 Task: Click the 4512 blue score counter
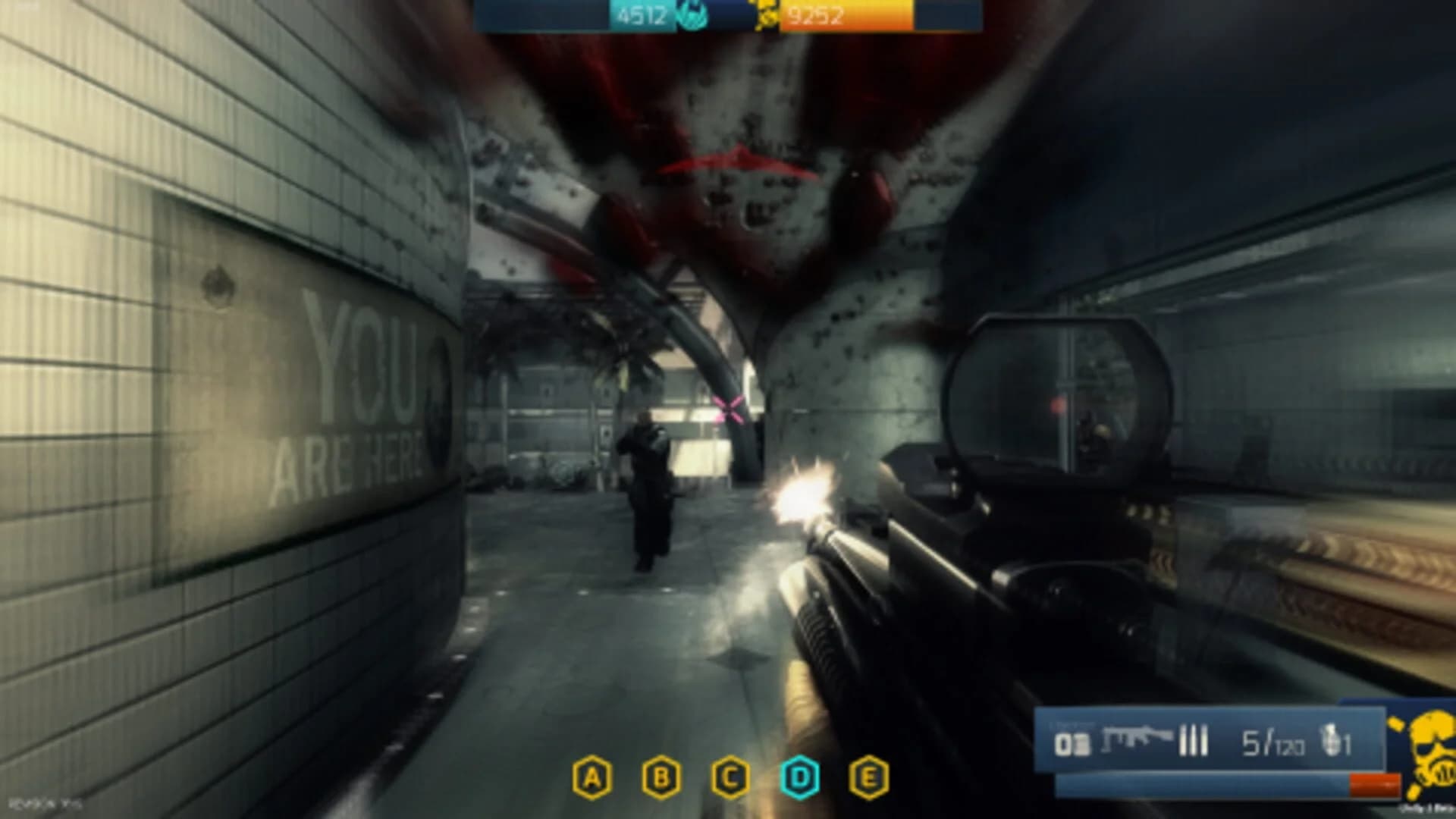[643, 14]
